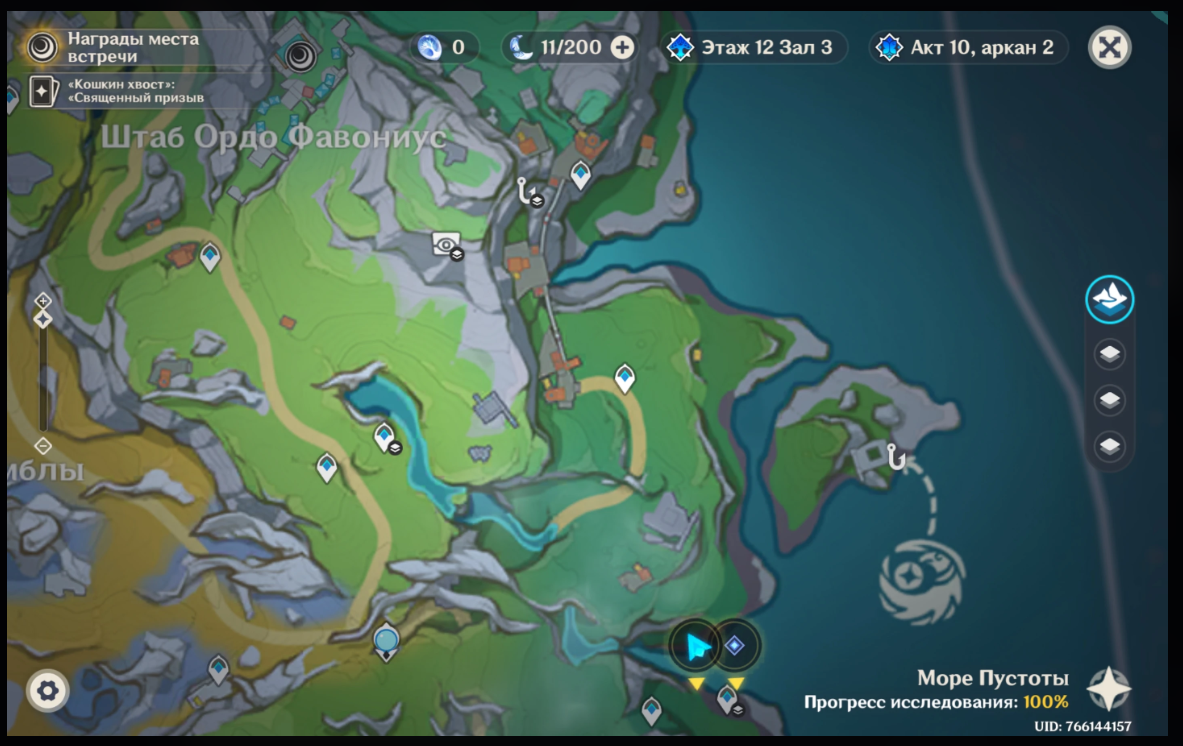Open the Этаж 12 Зал 3 abyss shortcut
The image size is (1183, 746).
pos(757,47)
